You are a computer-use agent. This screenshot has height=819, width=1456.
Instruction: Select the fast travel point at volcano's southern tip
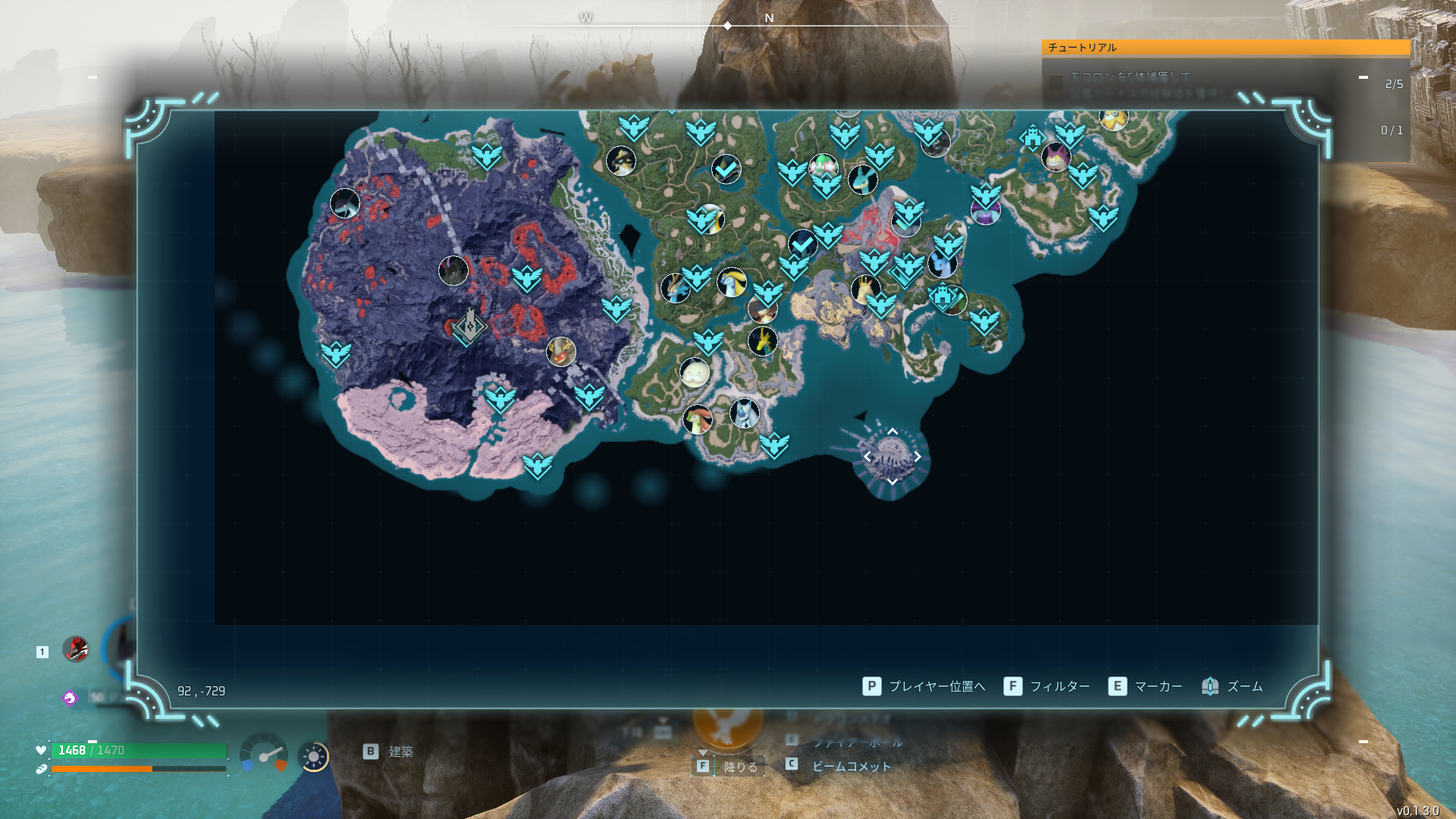[x=538, y=465]
